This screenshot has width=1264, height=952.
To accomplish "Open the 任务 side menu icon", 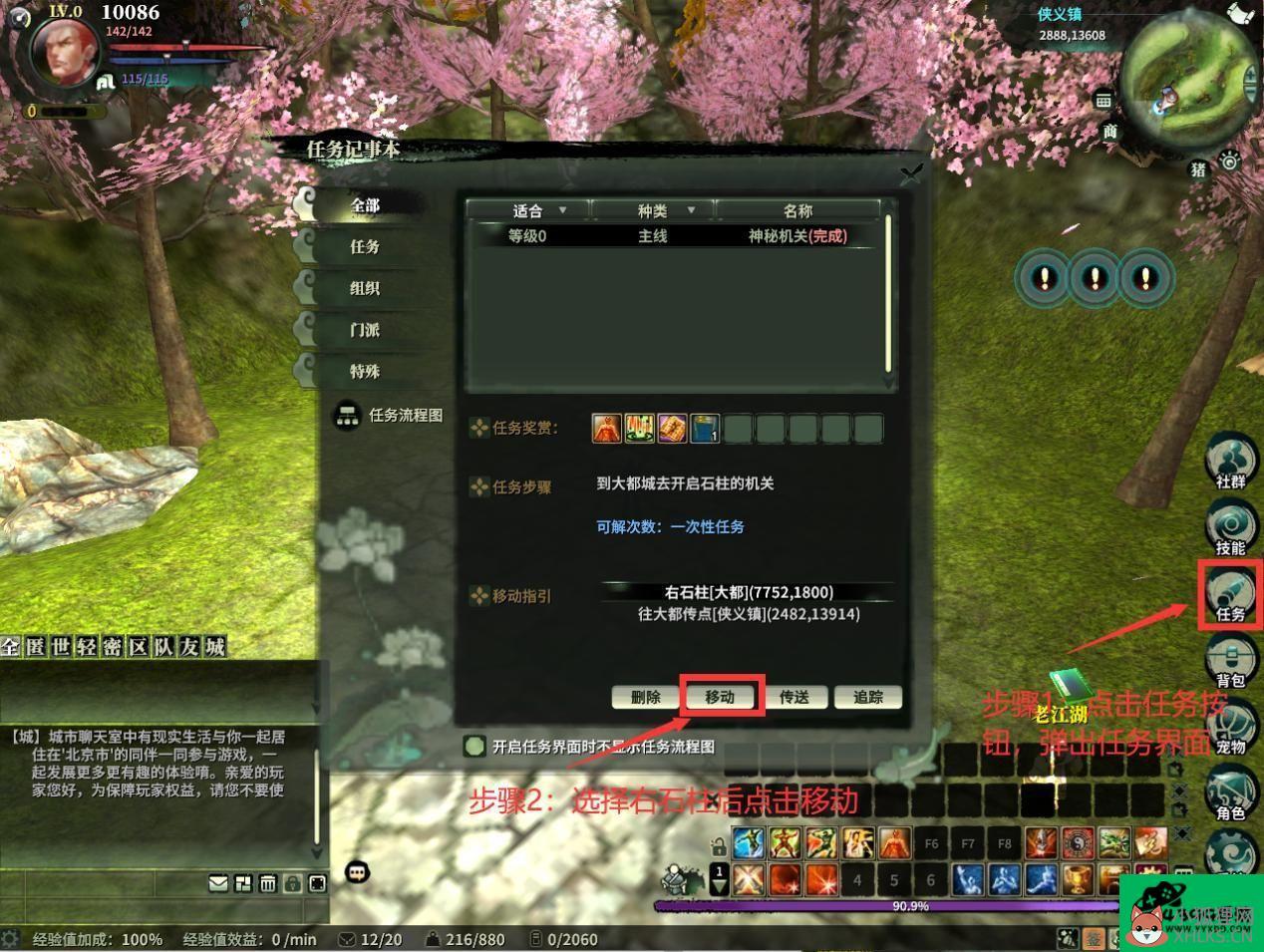I will [x=1230, y=595].
